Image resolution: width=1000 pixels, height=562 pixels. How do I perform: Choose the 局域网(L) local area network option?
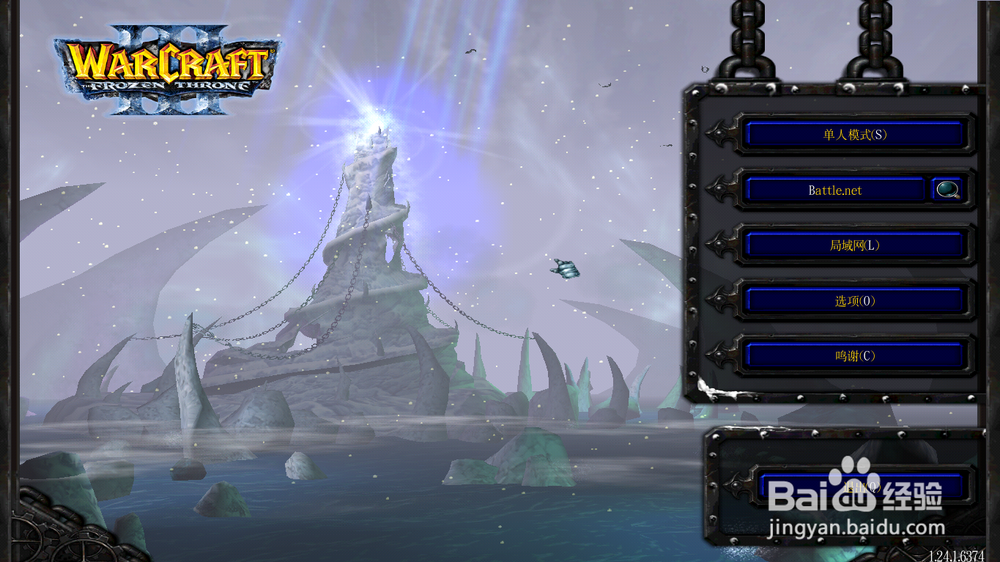[x=854, y=245]
